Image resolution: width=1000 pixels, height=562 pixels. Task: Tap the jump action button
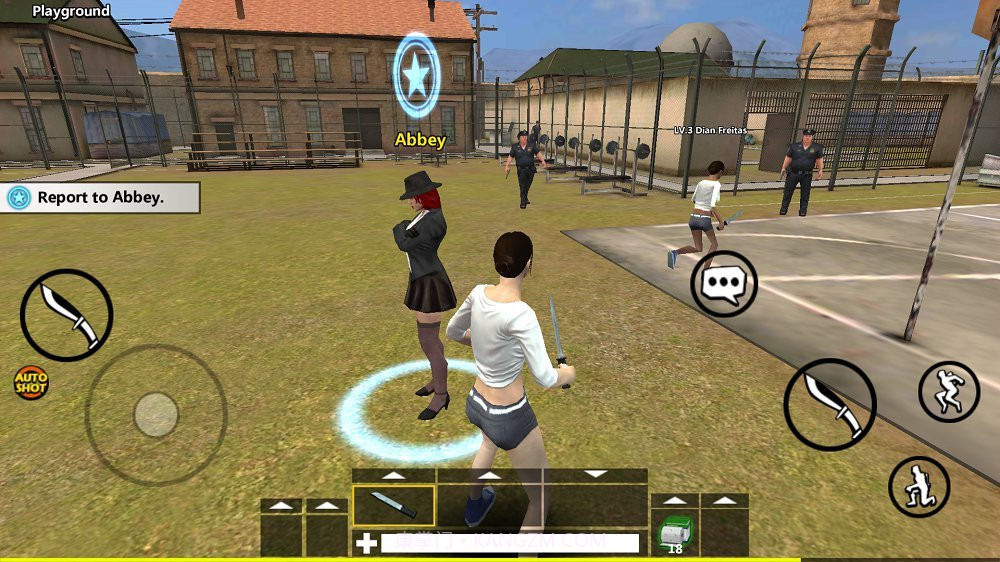point(948,392)
